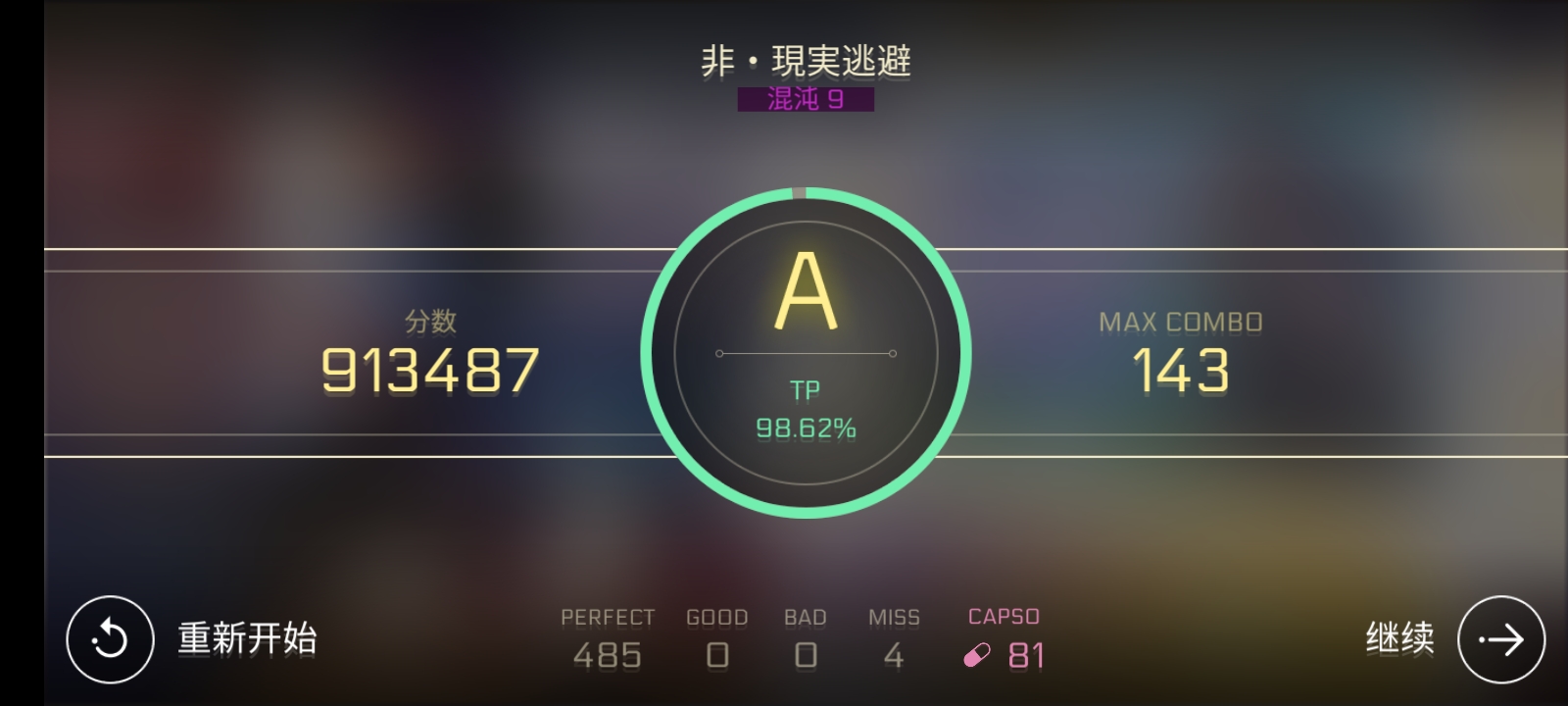Toggle display of the MISS count 4

(893, 654)
